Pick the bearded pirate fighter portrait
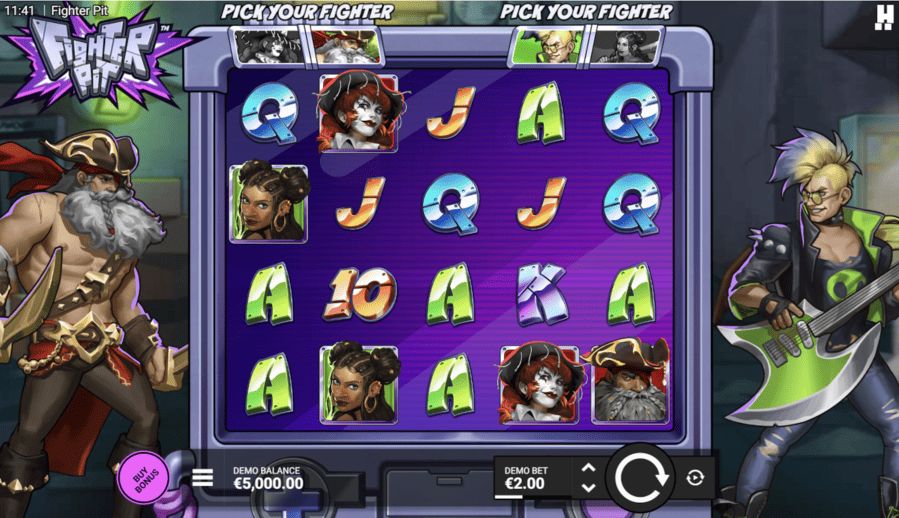Screen dimensions: 899x518 (345, 44)
